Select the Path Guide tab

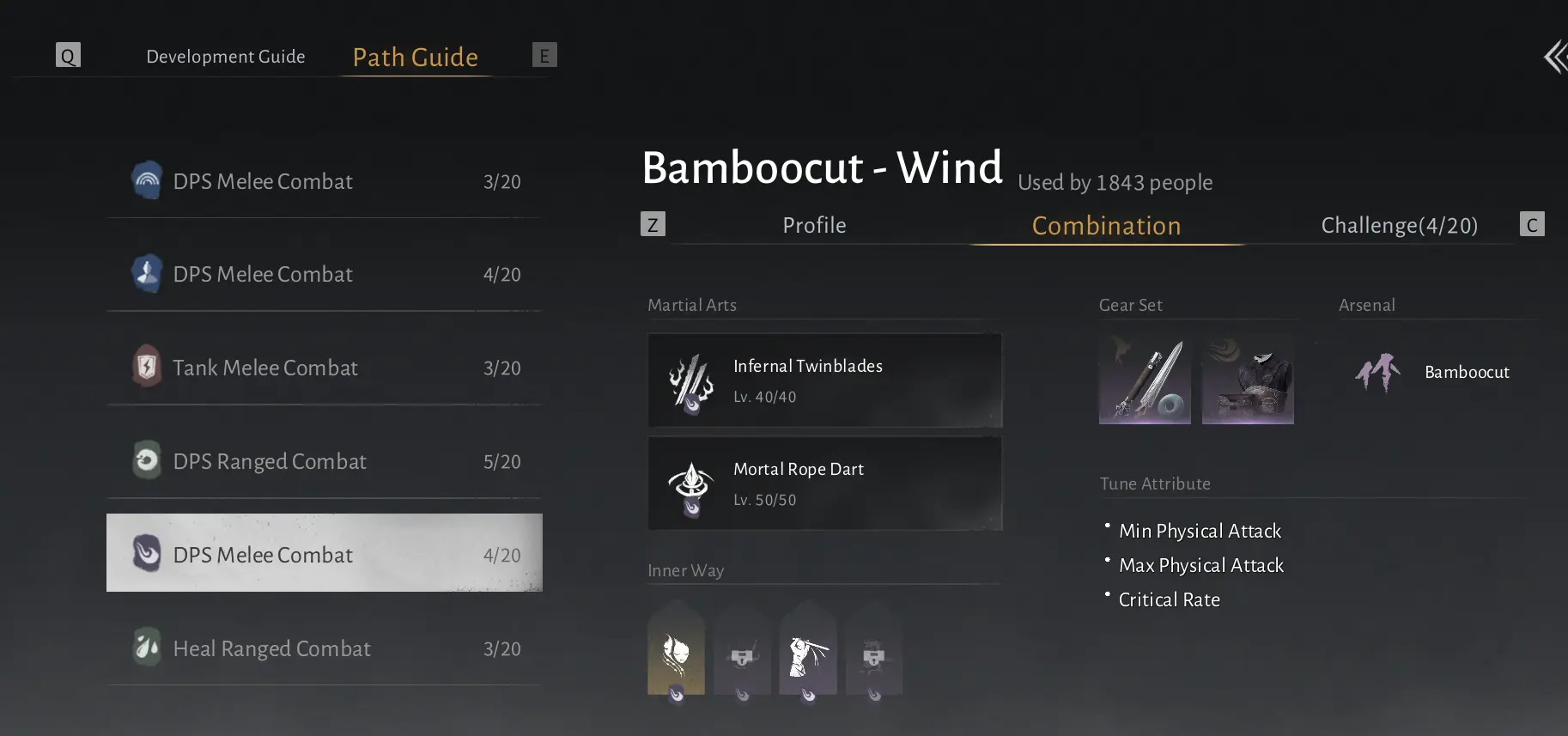(415, 58)
